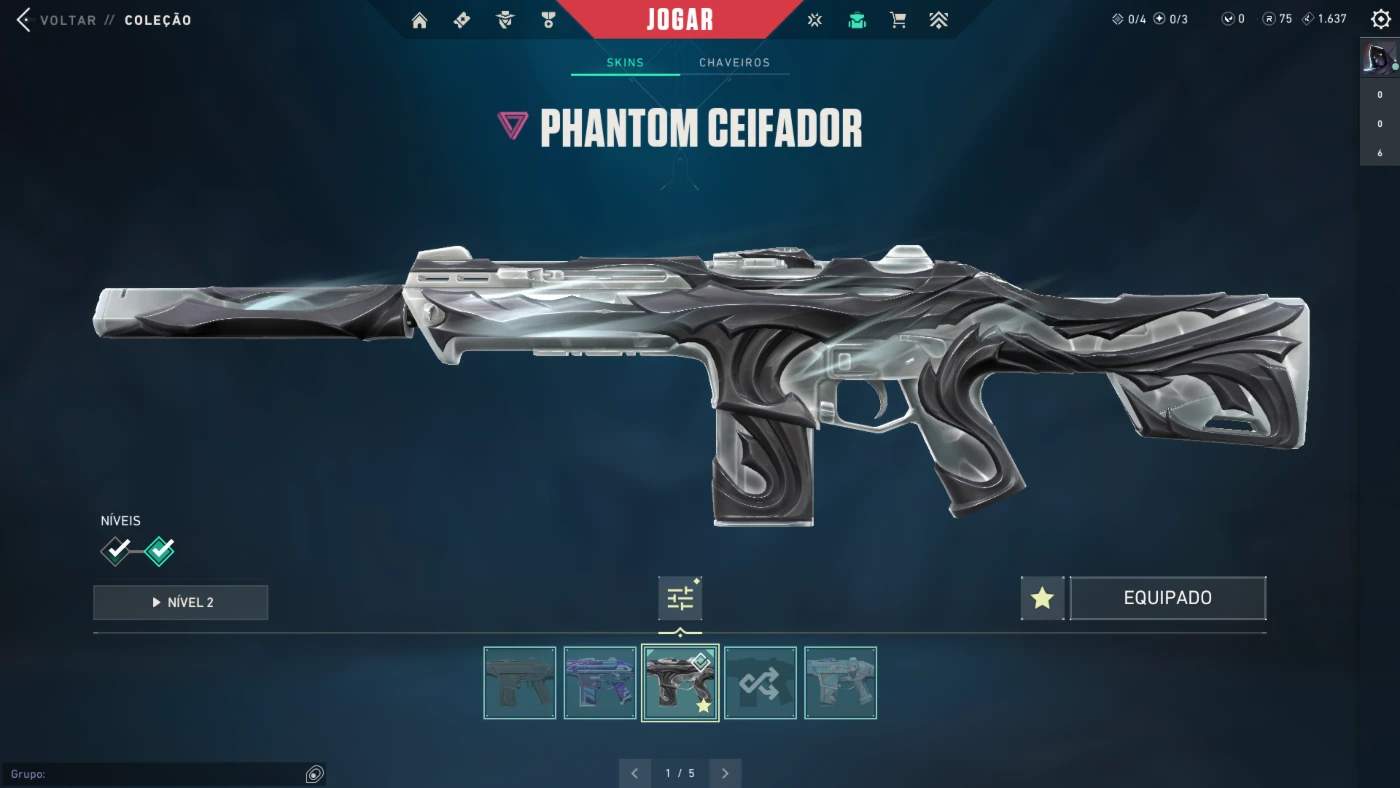Toggle the star favorite button
Viewport: 1400px width, 788px height.
tap(1042, 598)
